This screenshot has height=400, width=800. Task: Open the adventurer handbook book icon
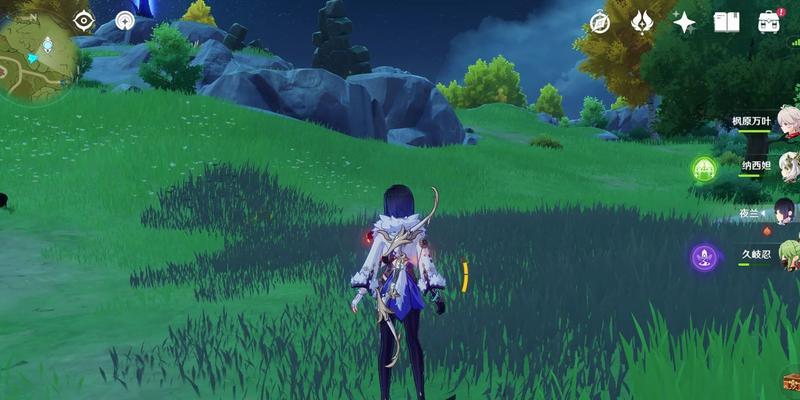[726, 22]
